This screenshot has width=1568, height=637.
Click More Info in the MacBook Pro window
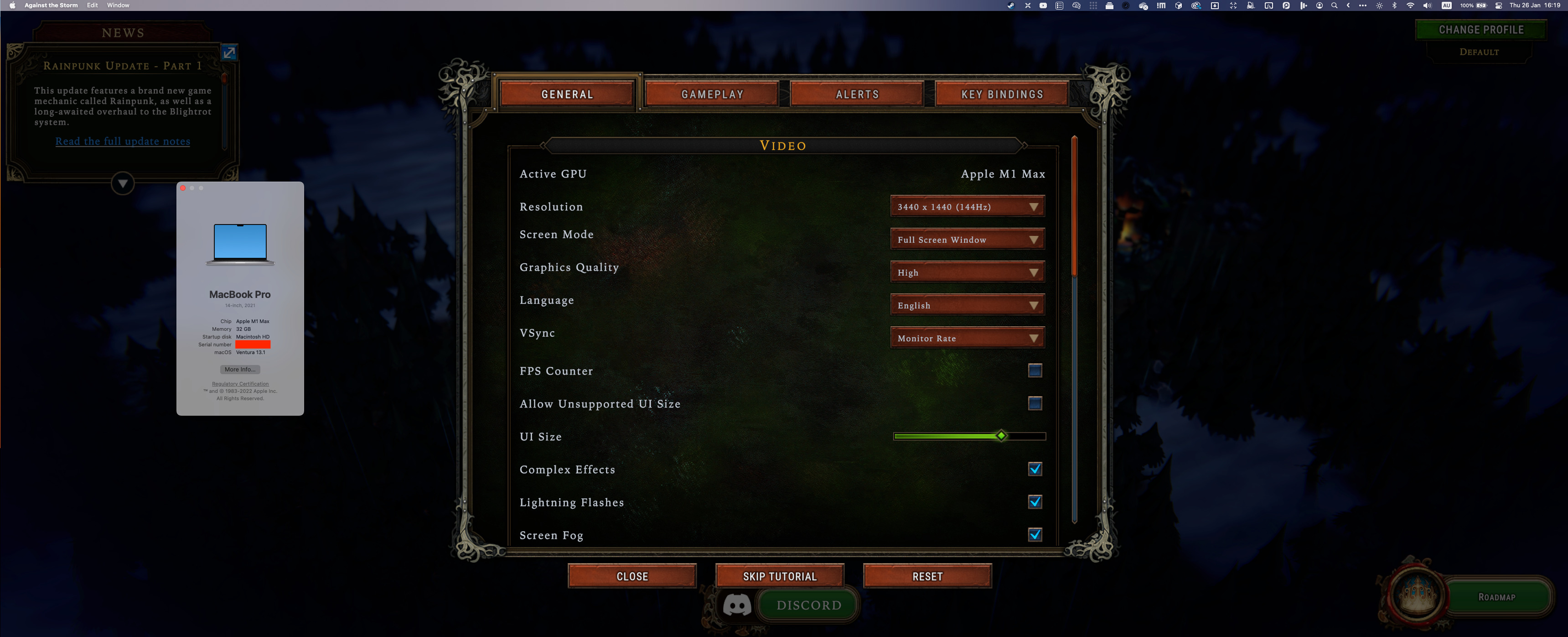pos(240,369)
